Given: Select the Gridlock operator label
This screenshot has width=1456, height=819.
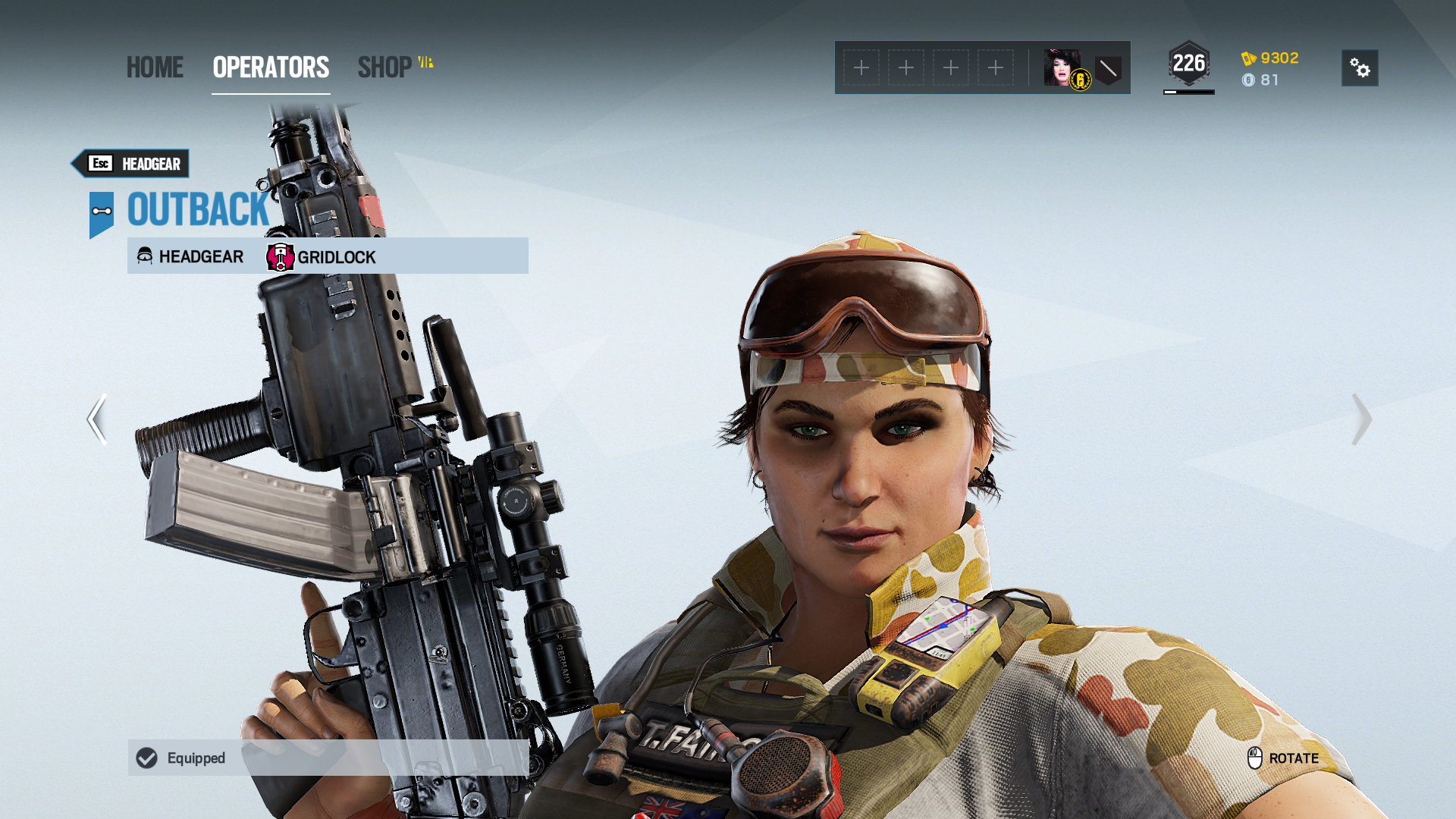Looking at the screenshot, I should pos(322,257).
